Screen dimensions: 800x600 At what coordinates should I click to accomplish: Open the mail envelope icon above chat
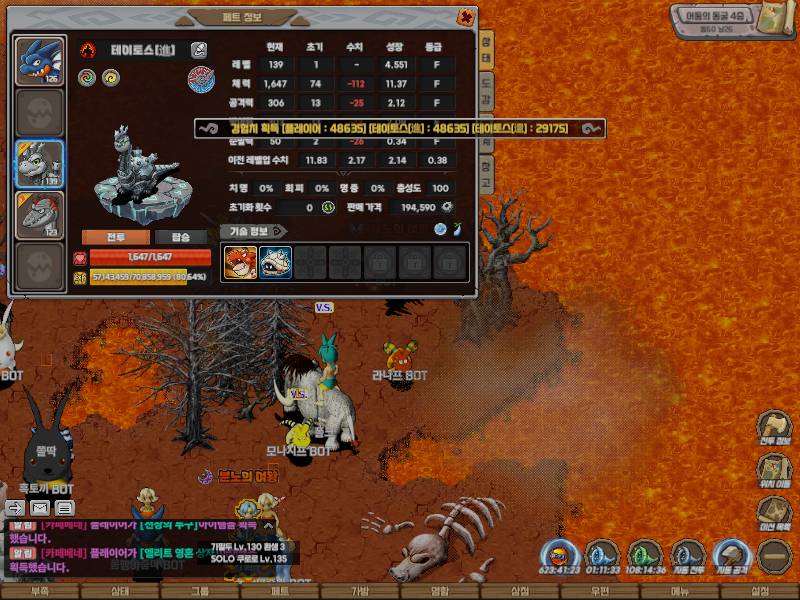pyautogui.click(x=41, y=508)
